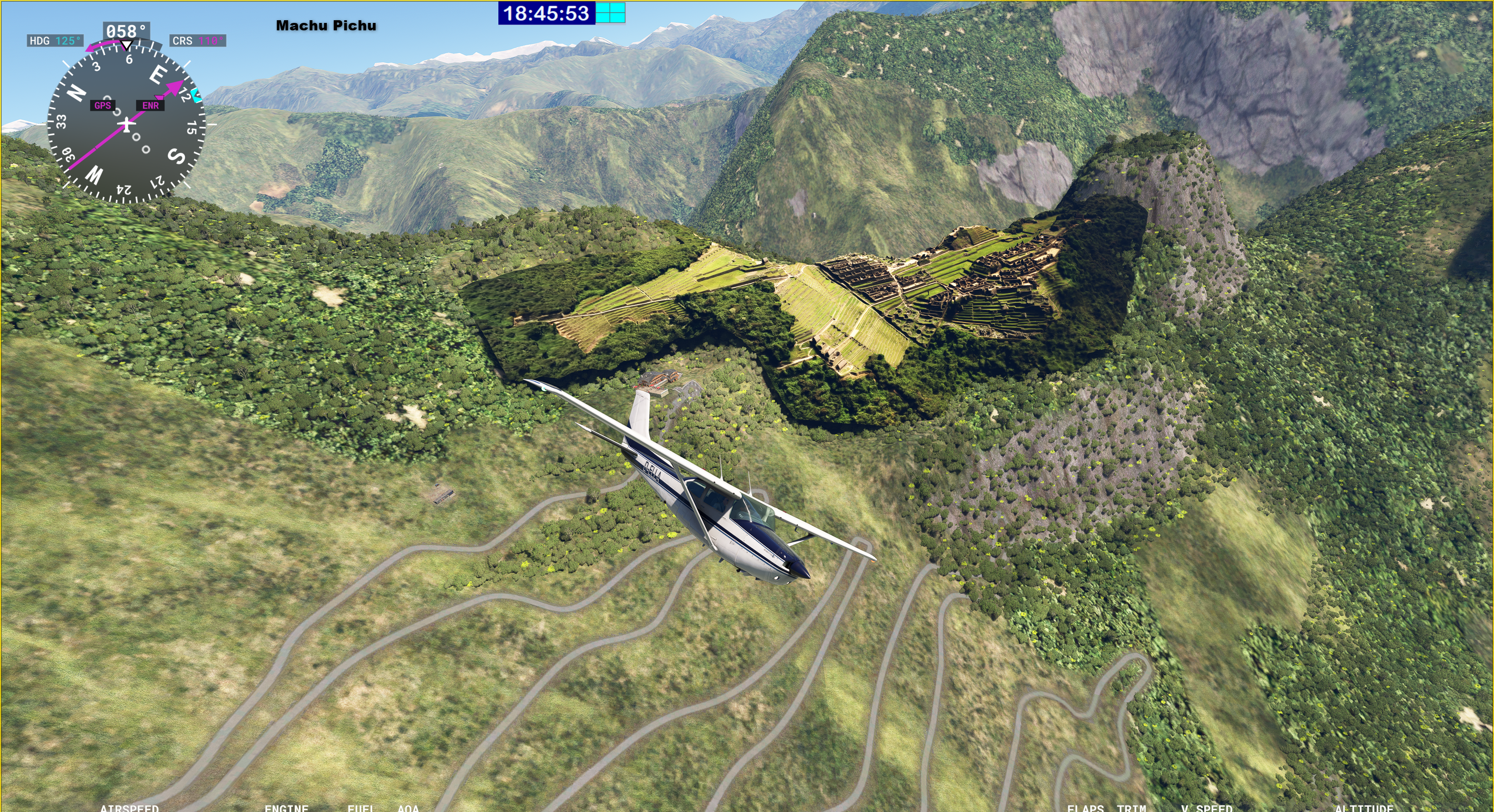This screenshot has height=812, width=1494.
Task: Click the CRS course selector box
Action: click(x=198, y=40)
